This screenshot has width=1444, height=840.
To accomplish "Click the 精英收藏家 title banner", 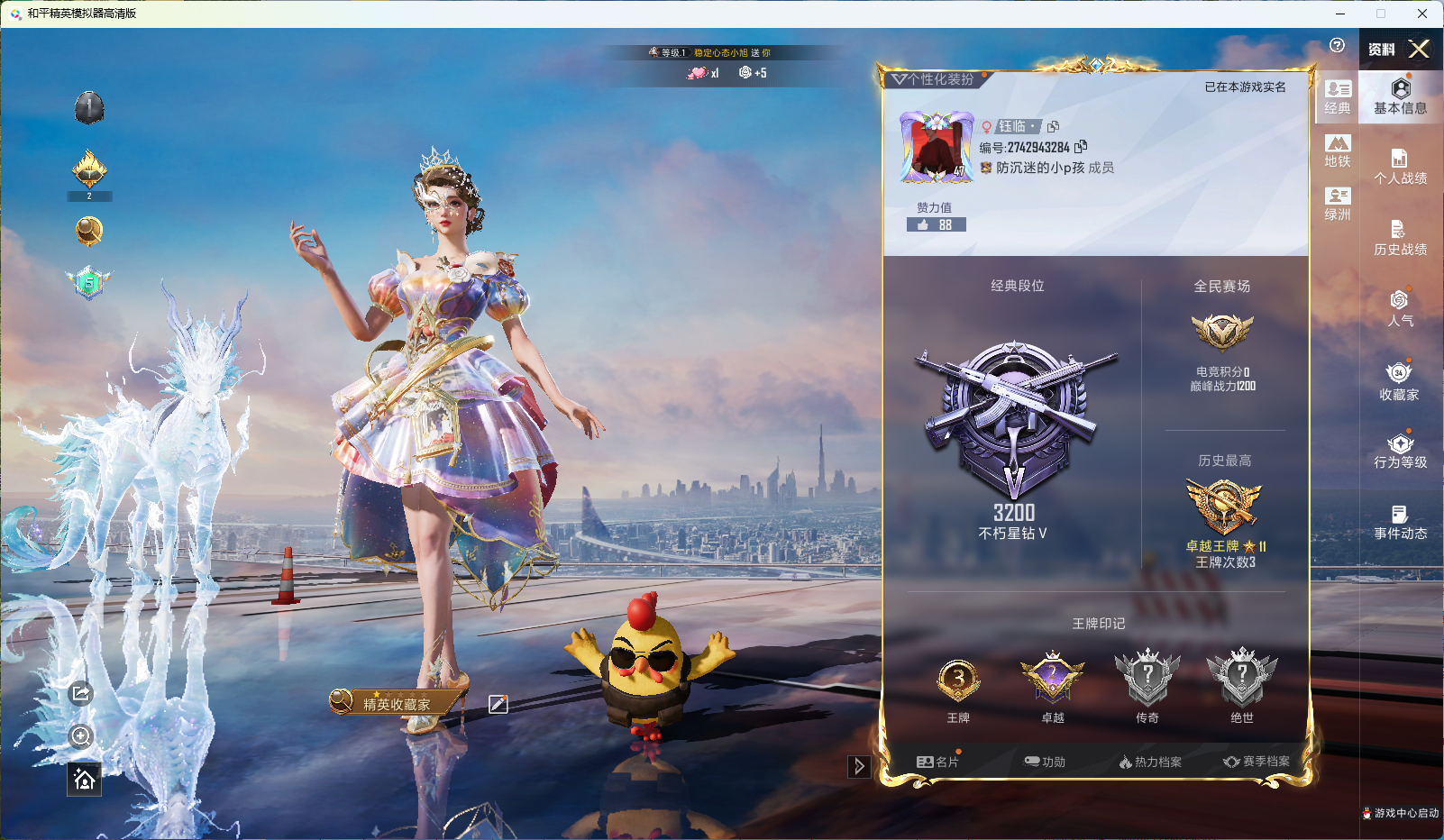I will pos(397,702).
